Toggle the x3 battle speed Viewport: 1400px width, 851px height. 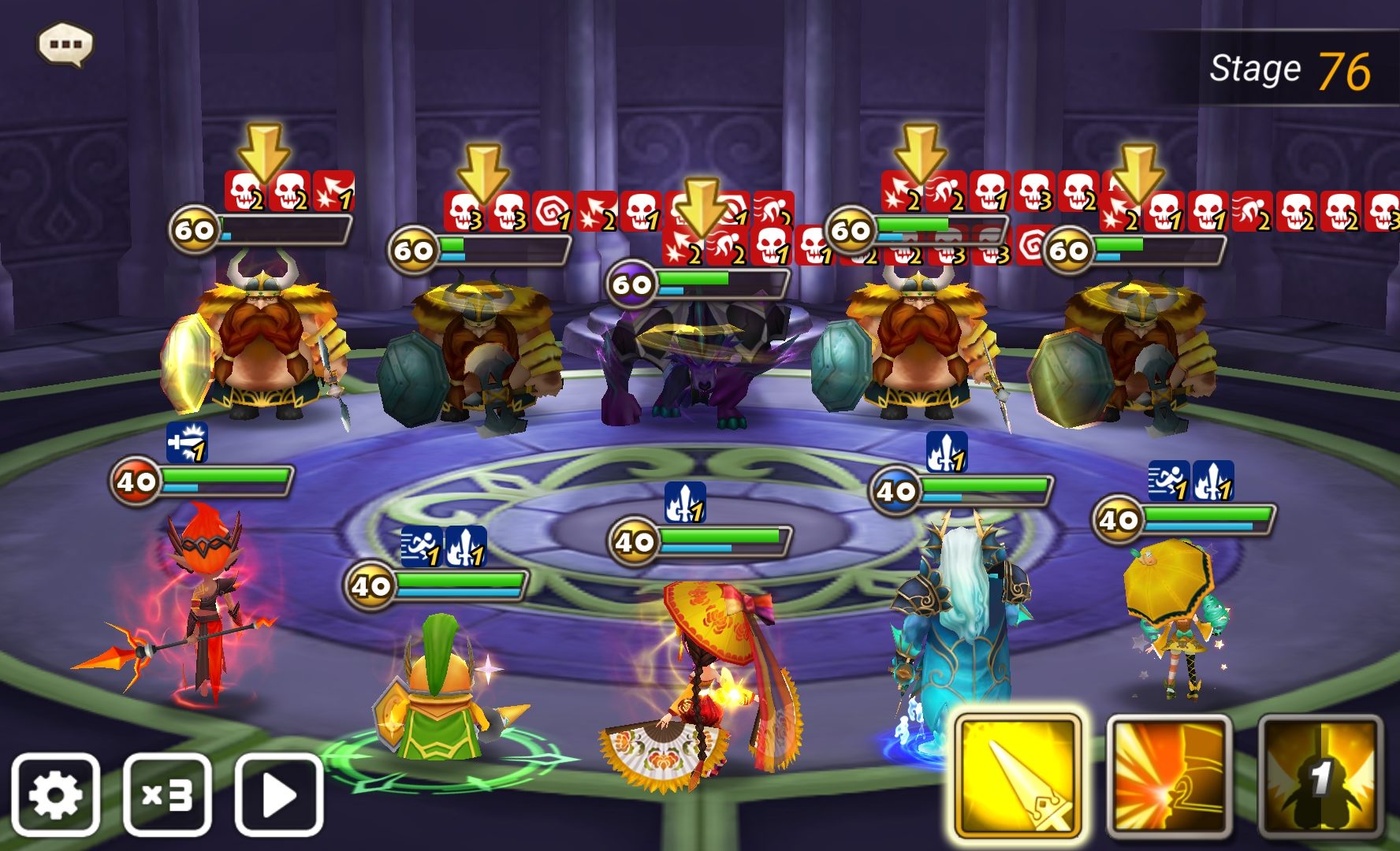tap(167, 794)
